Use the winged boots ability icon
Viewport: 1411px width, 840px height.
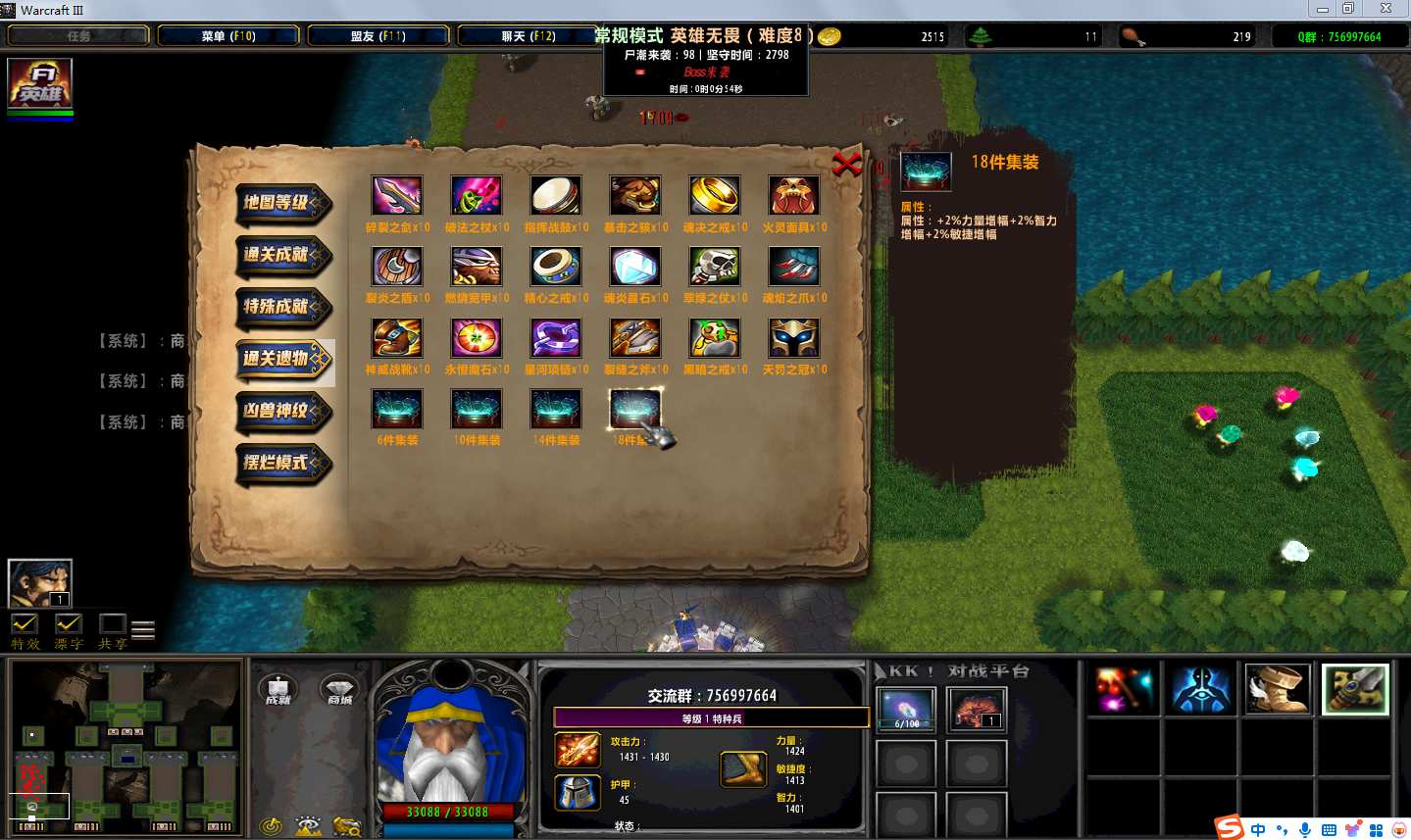pyautogui.click(x=1277, y=688)
